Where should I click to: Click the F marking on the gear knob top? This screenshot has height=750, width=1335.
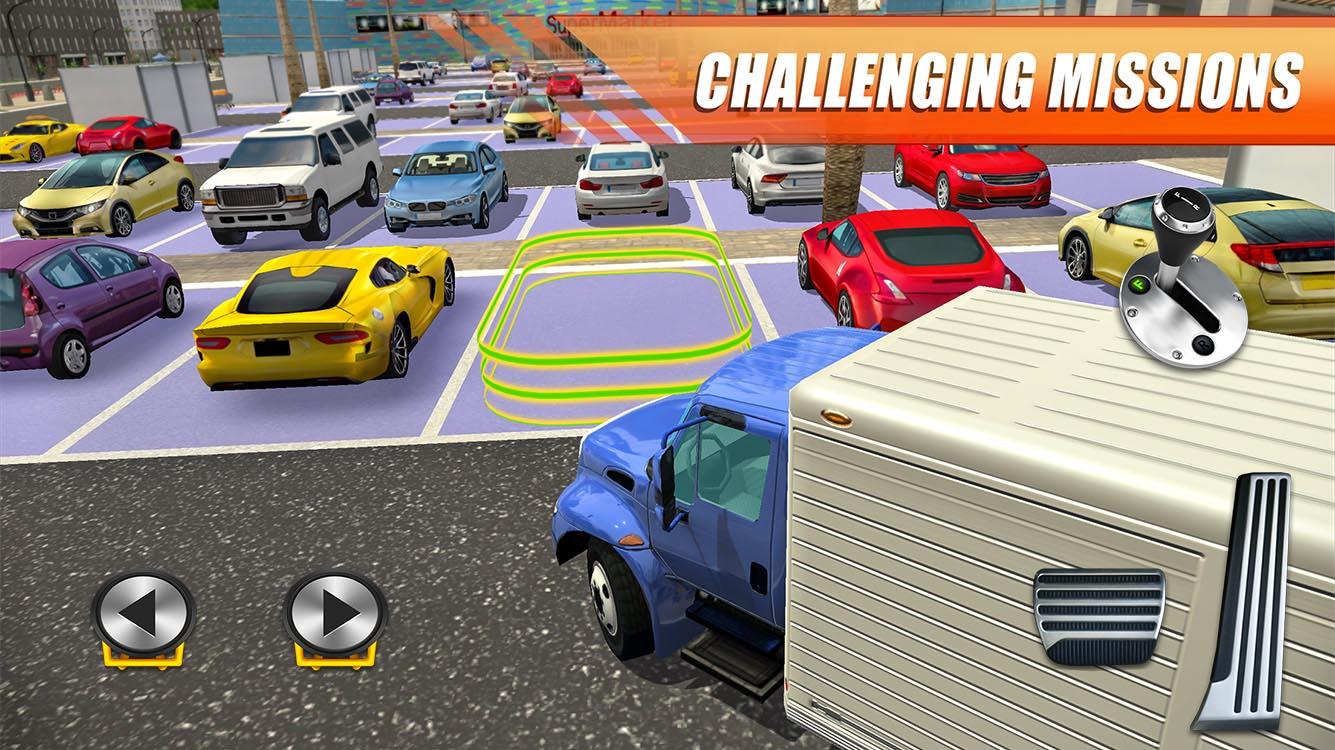coord(1175,195)
